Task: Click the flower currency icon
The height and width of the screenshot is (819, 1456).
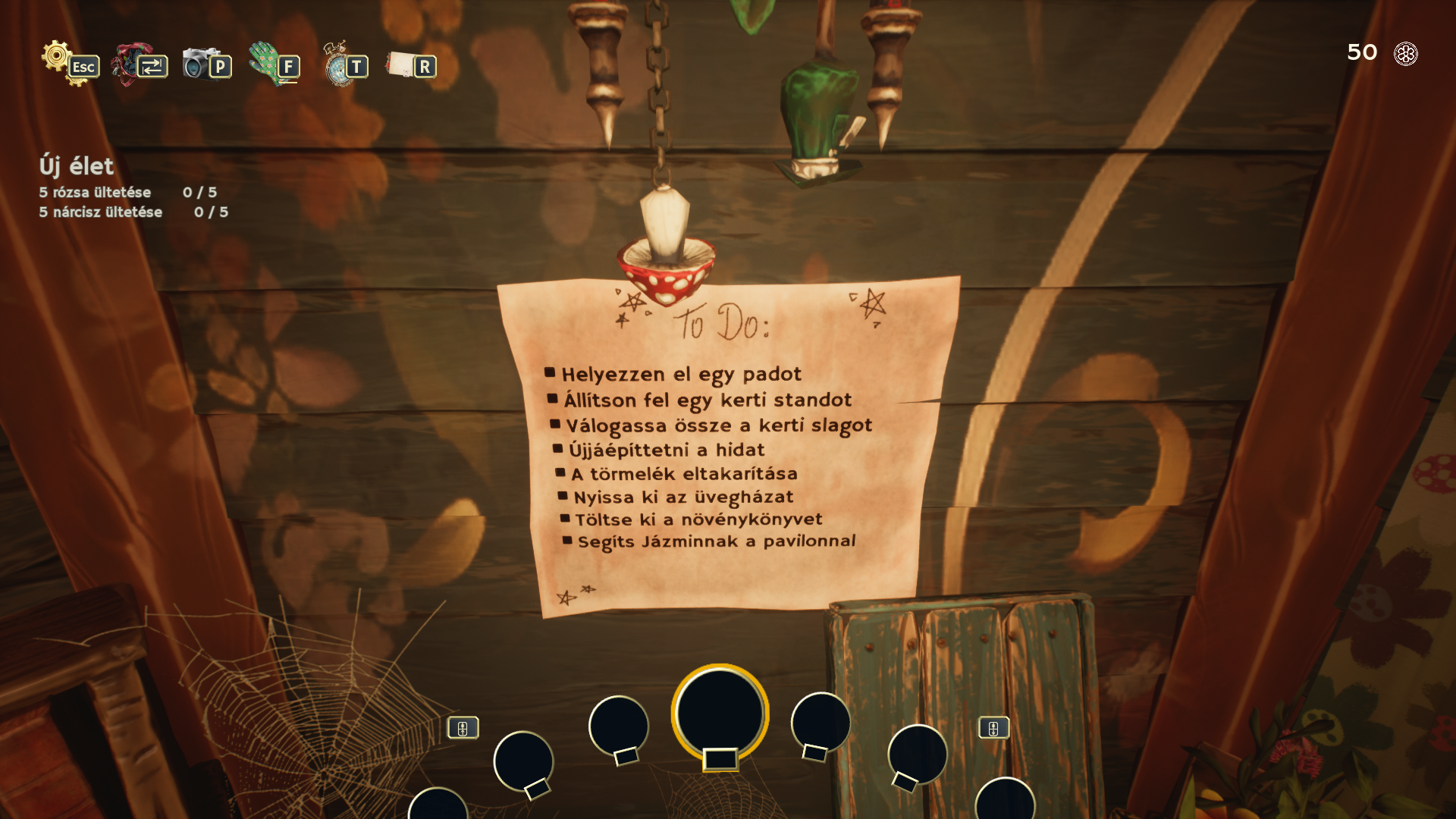Action: [1405, 54]
